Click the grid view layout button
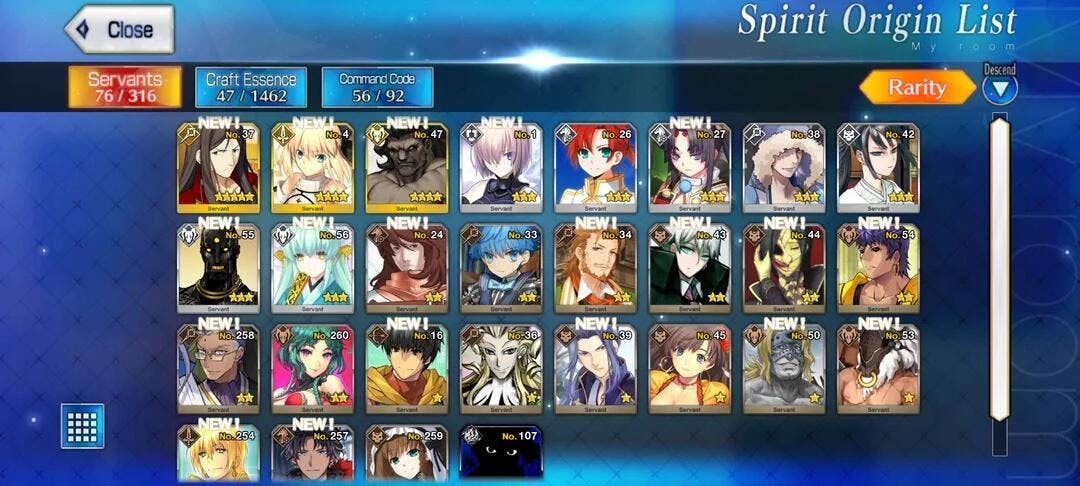The height and width of the screenshot is (486, 1080). (x=82, y=425)
